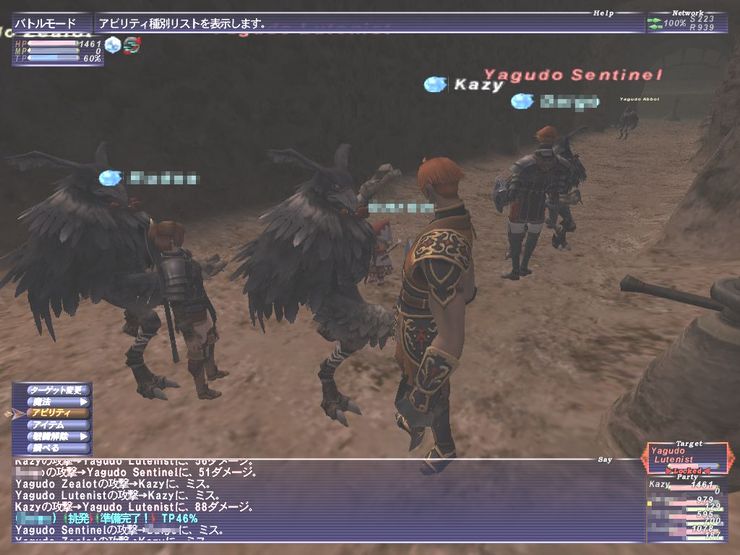Click the blue crystal status icon
The width and height of the screenshot is (740, 555).
(114, 45)
